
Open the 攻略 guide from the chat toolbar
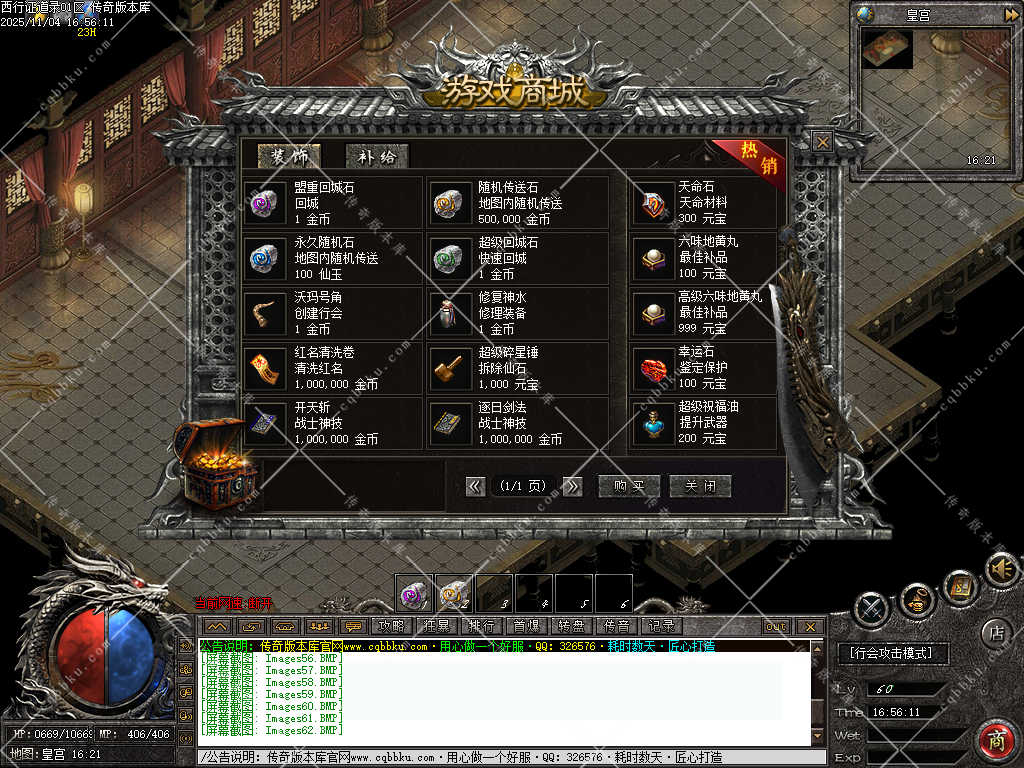pos(391,626)
